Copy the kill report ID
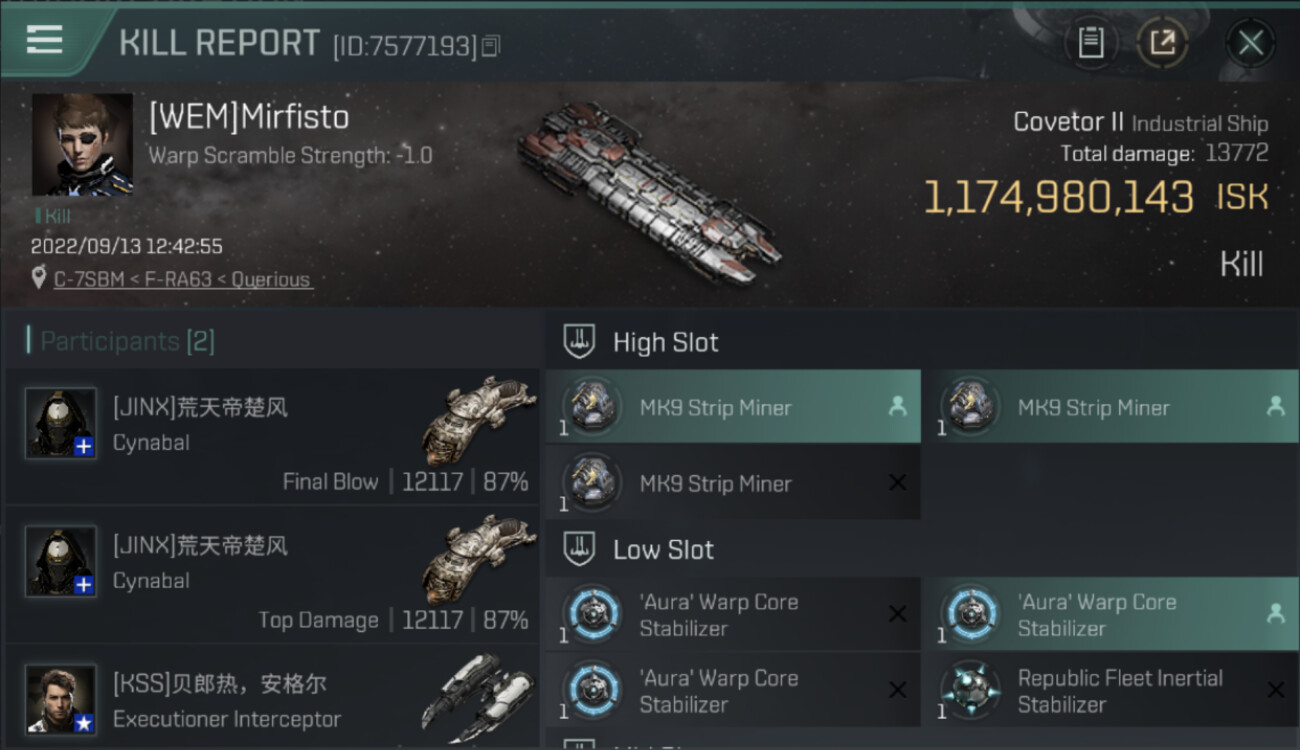 [x=491, y=46]
